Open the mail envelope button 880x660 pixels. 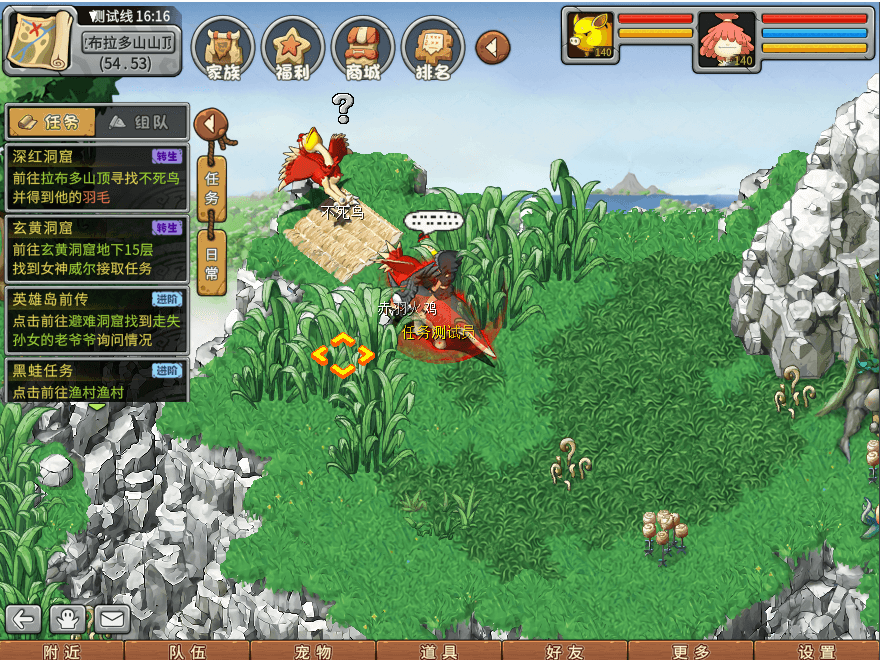click(x=111, y=619)
